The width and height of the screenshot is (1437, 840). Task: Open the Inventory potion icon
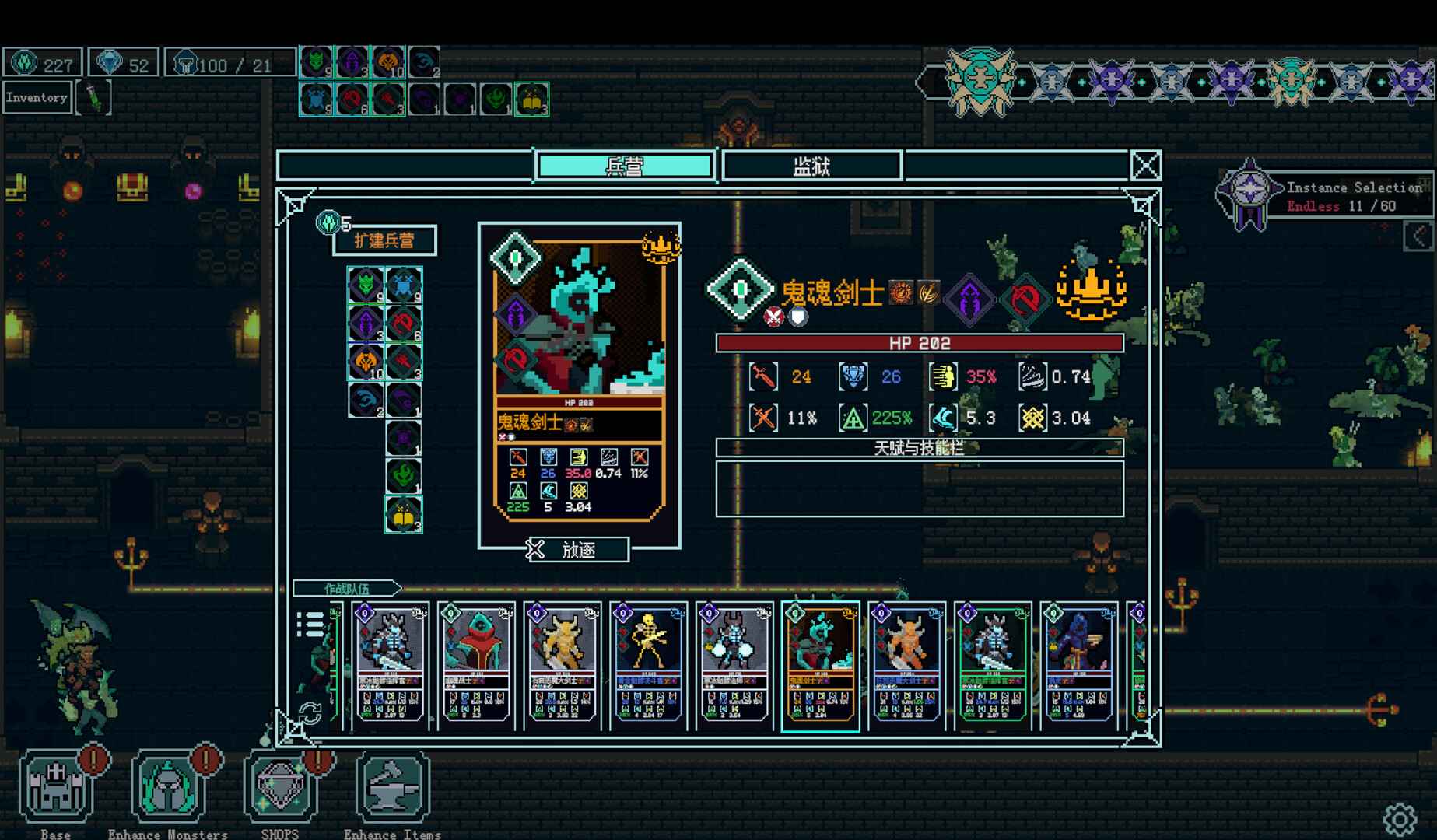coord(94,96)
